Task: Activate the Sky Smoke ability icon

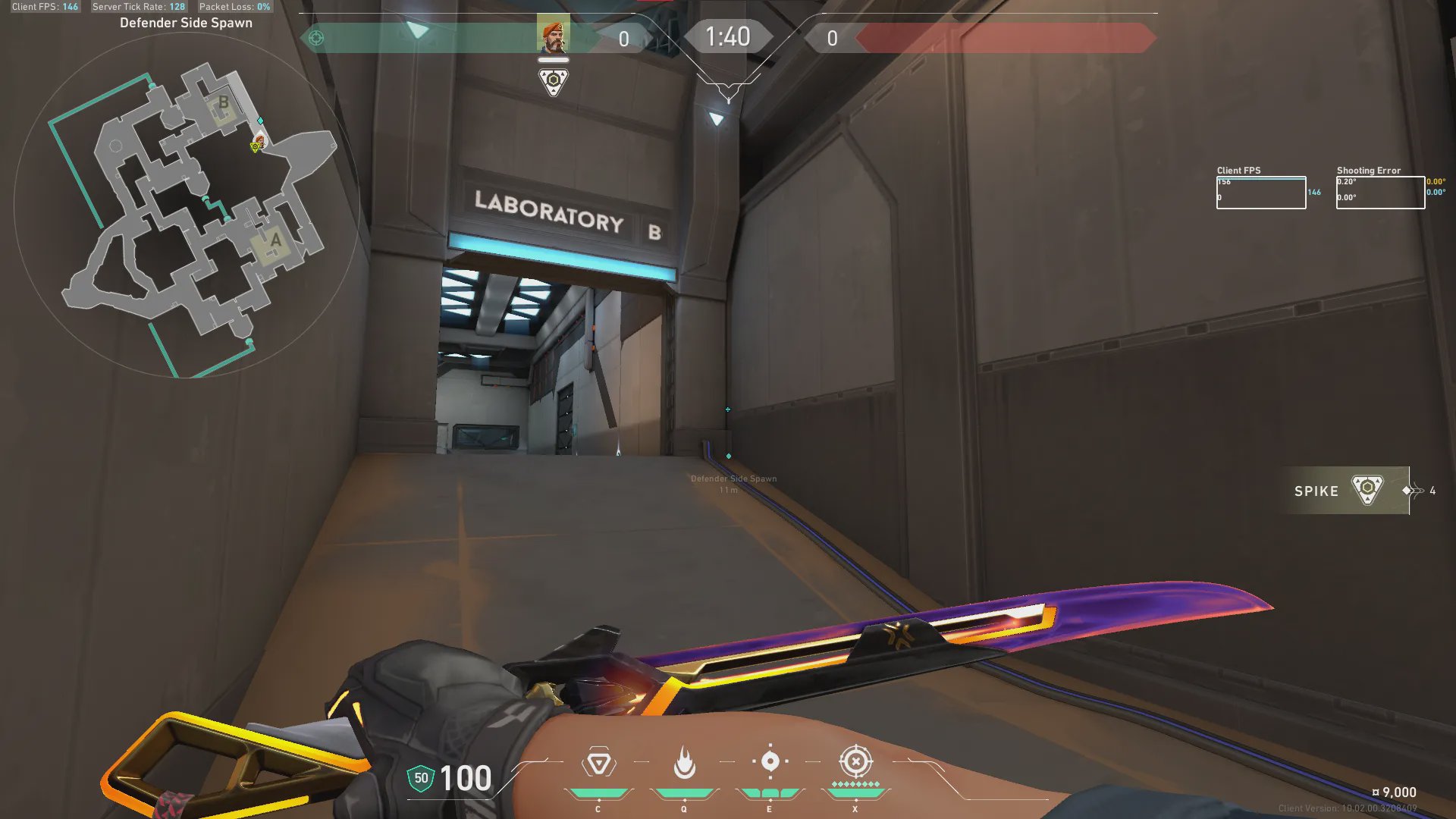Action: pos(770,761)
